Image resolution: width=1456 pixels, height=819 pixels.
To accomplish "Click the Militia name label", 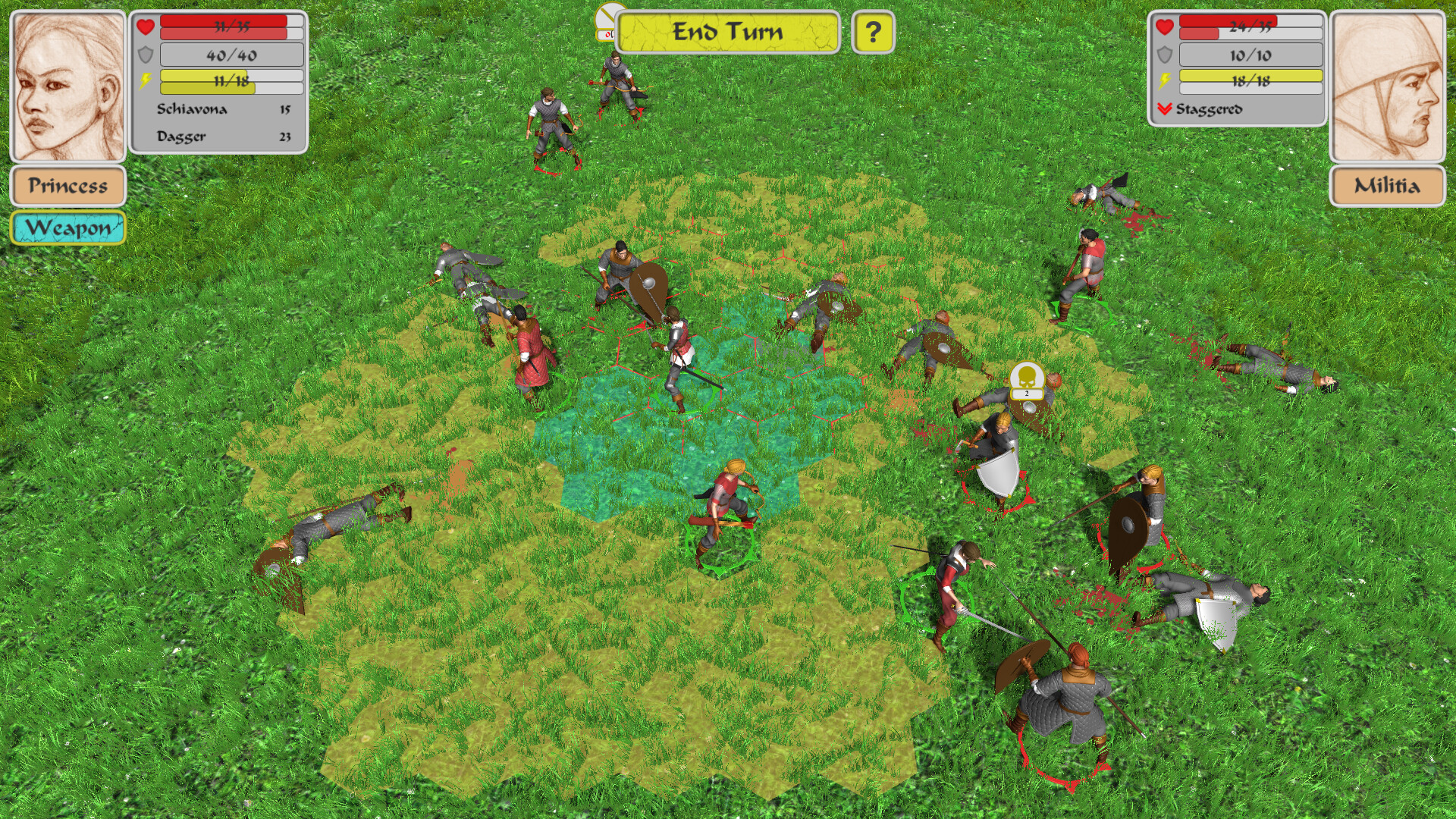I will 1388,185.
